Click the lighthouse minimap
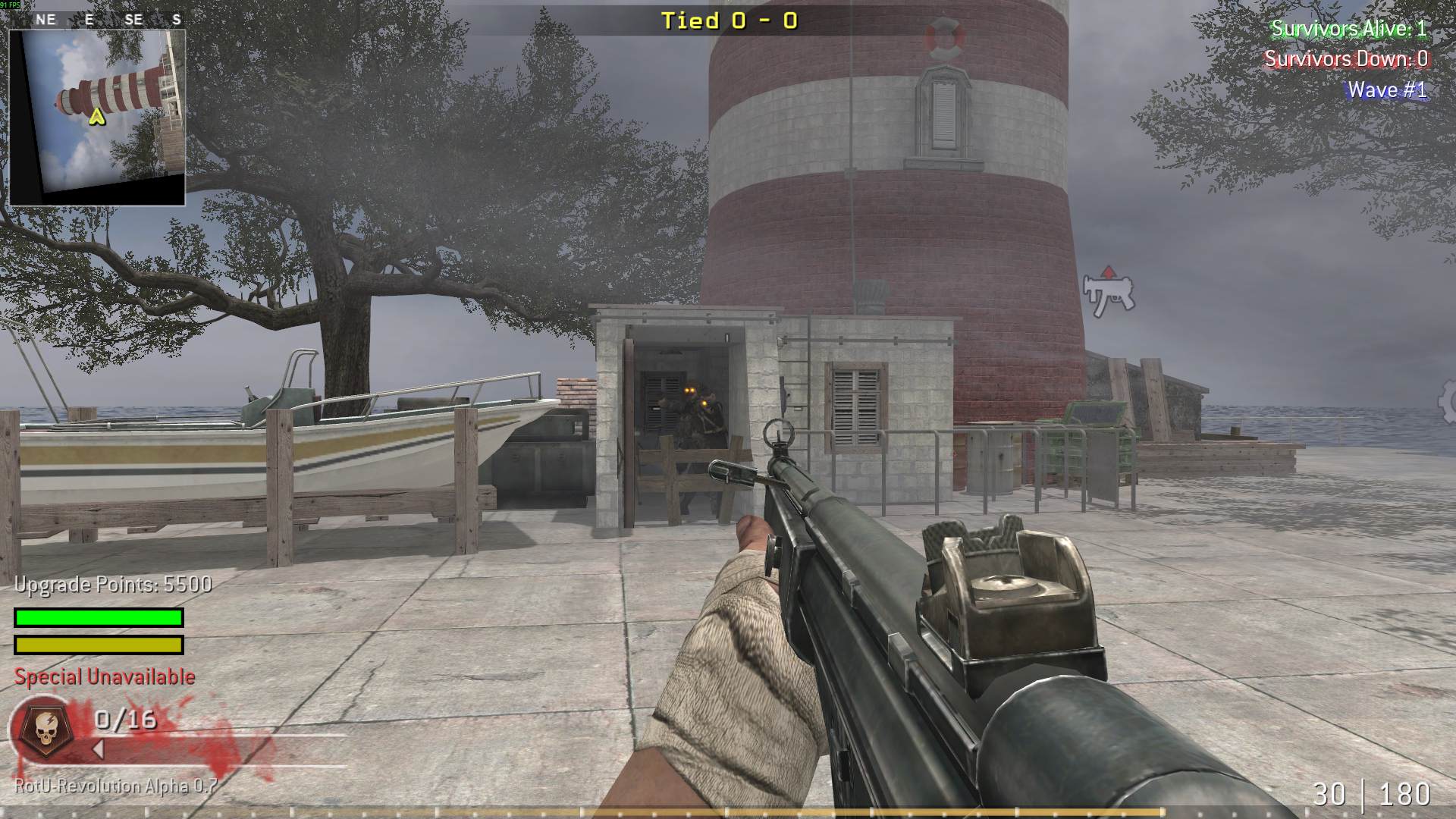 click(97, 118)
